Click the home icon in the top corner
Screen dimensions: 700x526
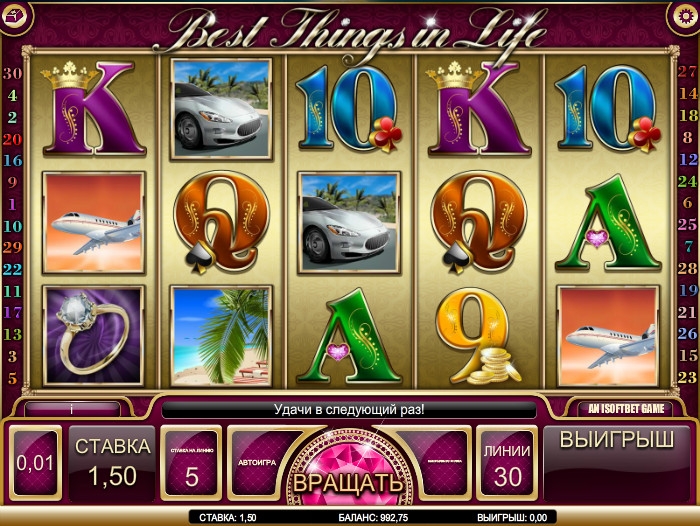pos(16,15)
